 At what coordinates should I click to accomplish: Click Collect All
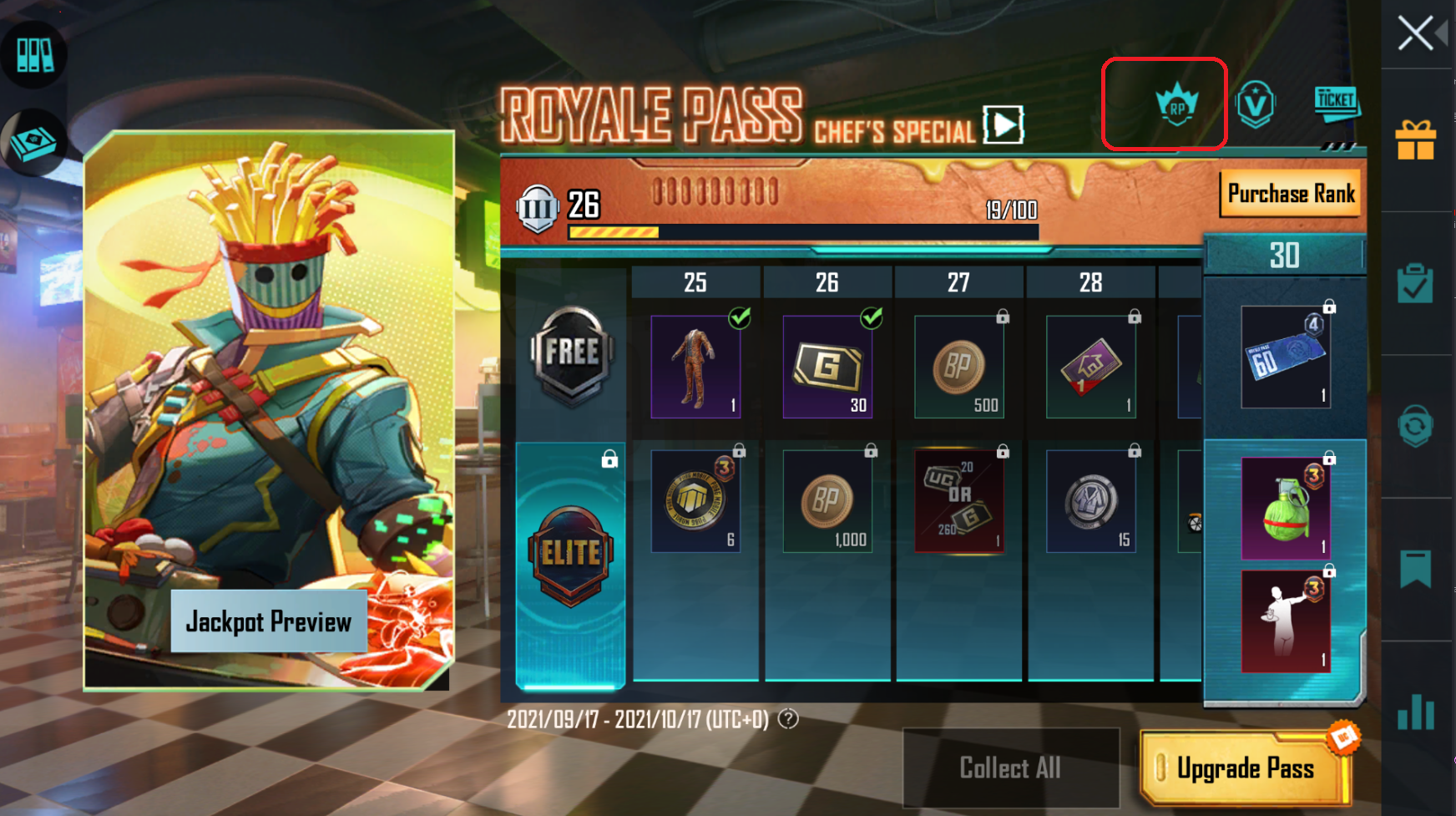pos(1010,768)
